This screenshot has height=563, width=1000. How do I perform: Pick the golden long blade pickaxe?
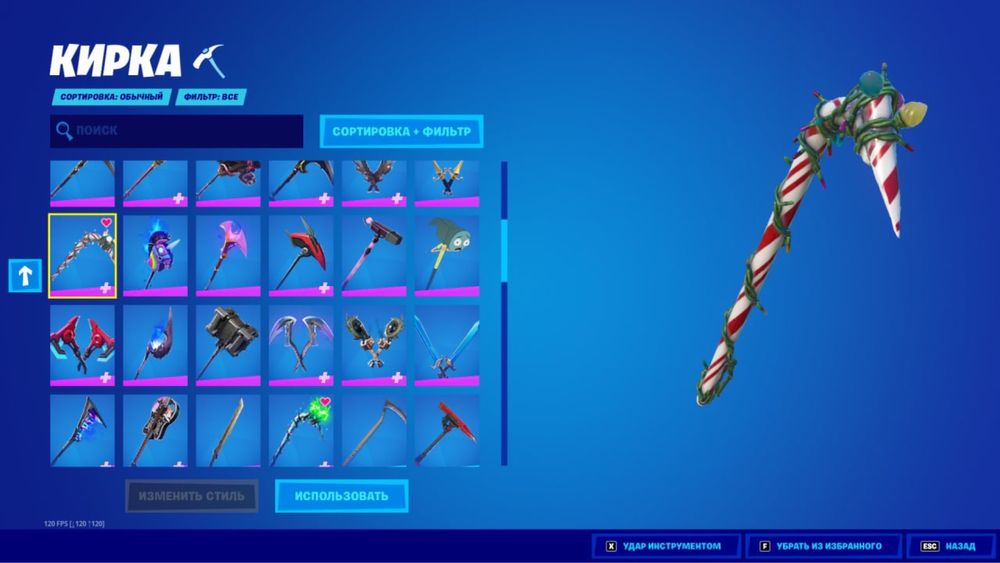(228, 431)
